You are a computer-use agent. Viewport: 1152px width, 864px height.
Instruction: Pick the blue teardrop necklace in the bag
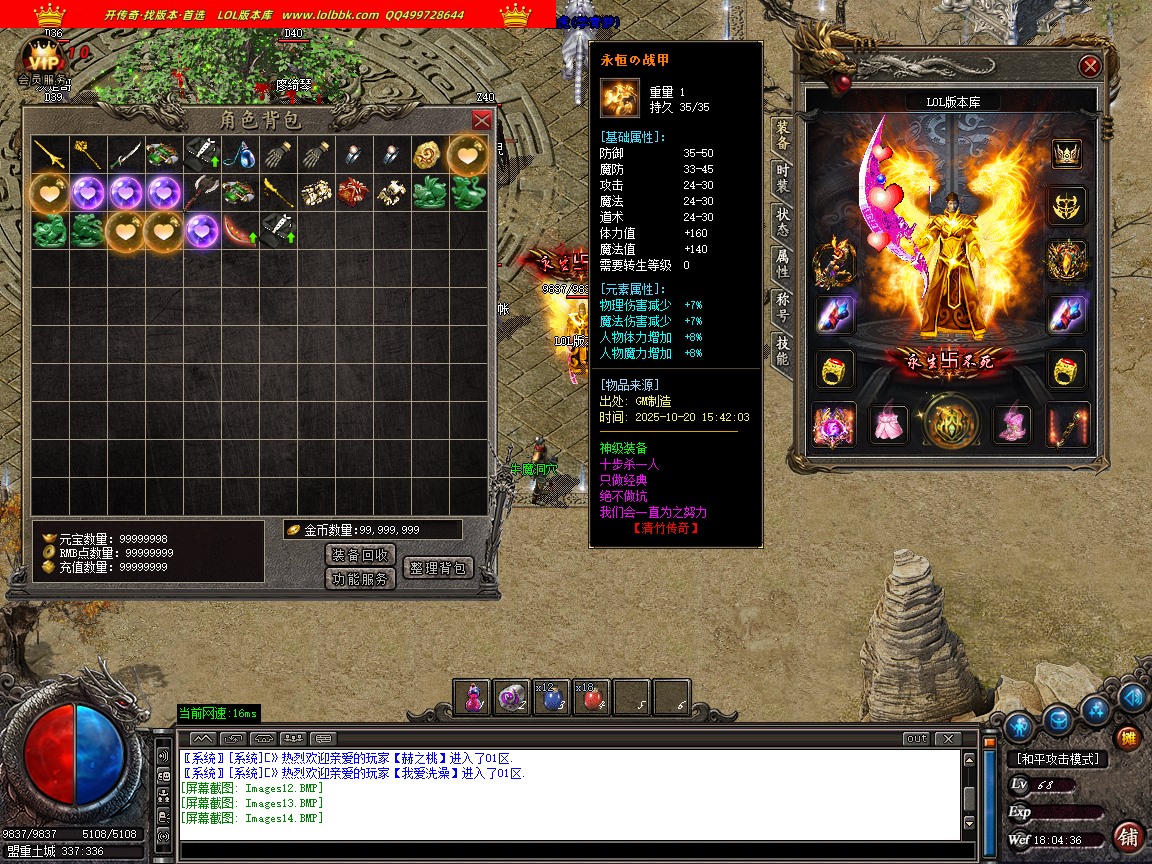coord(240,154)
